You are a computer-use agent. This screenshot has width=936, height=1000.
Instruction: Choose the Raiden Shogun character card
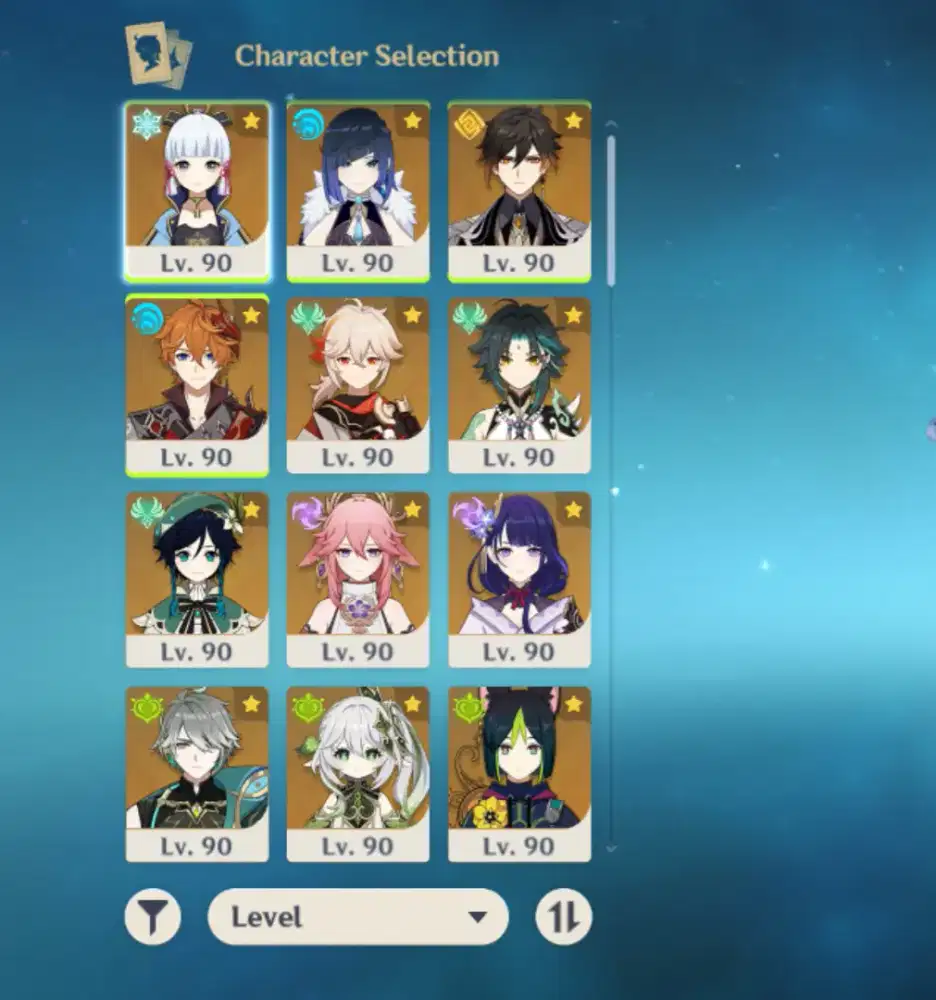[519, 579]
